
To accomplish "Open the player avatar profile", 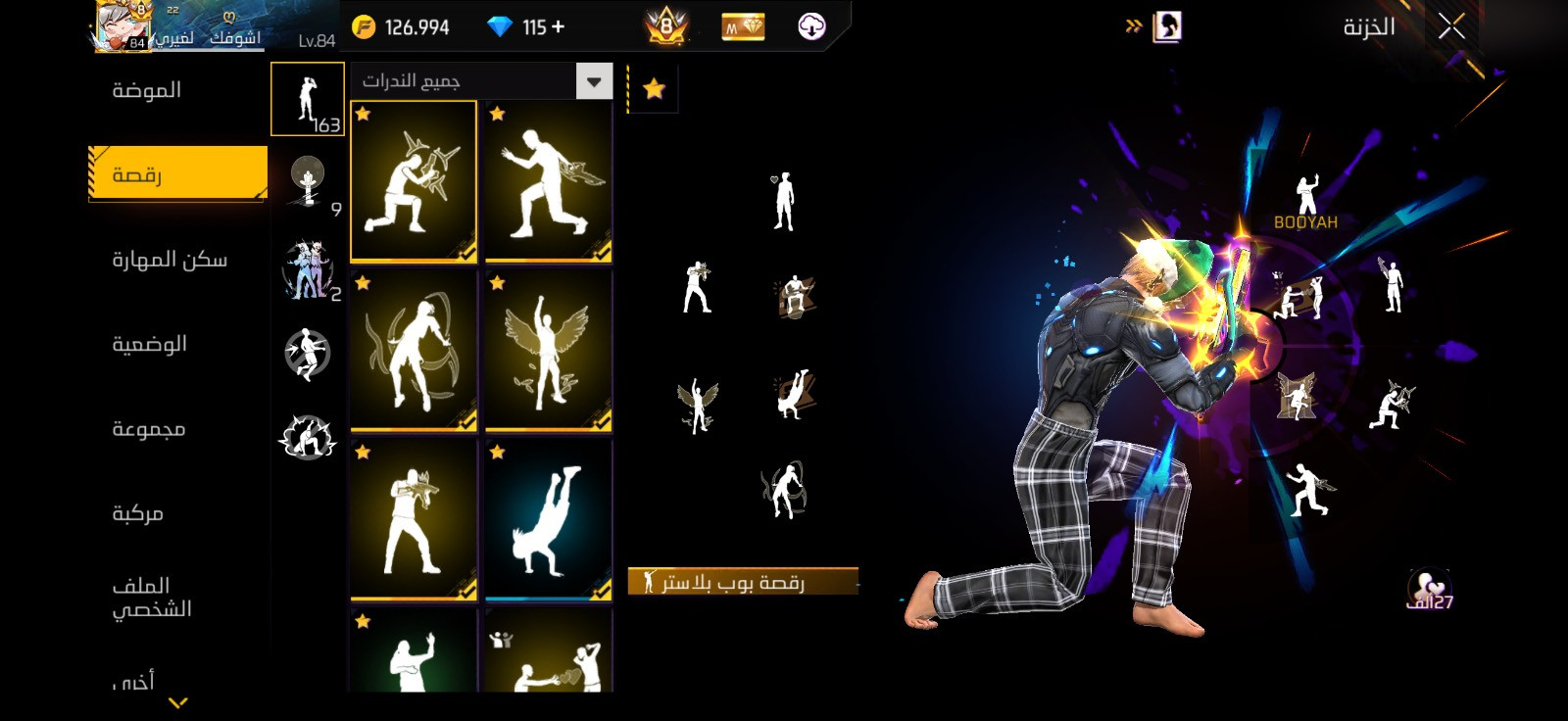I will 122,26.
